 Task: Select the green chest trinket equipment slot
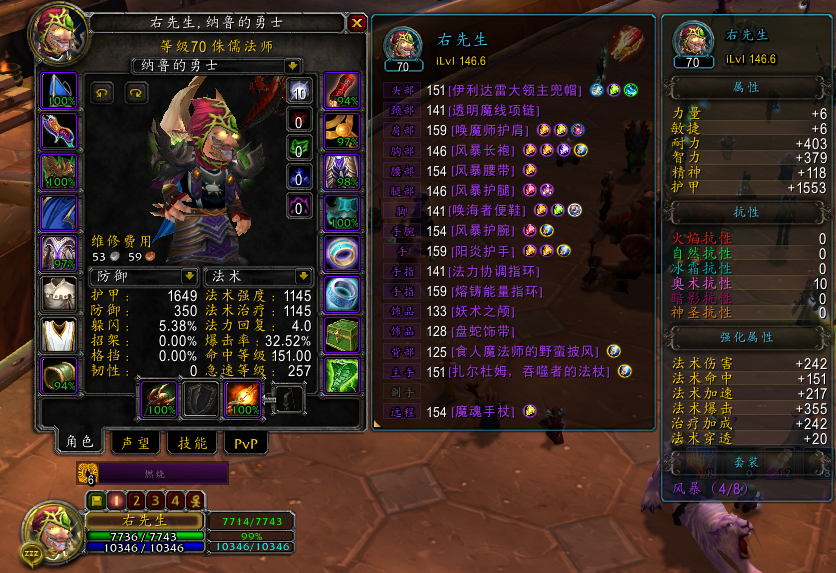(343, 333)
